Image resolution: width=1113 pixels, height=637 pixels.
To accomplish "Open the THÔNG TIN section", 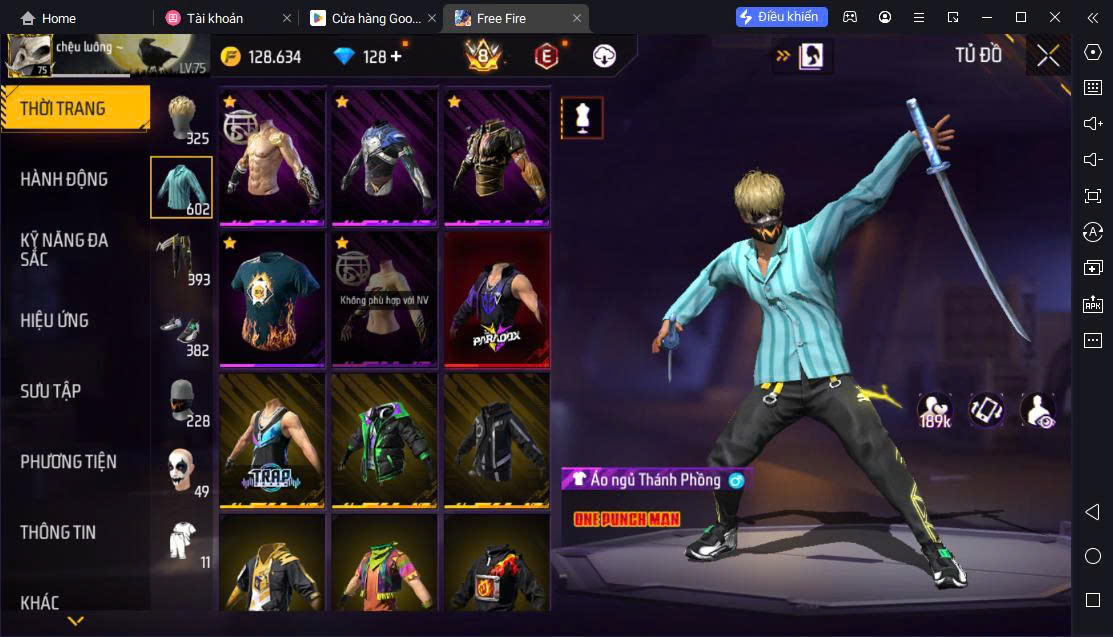I will point(58,532).
